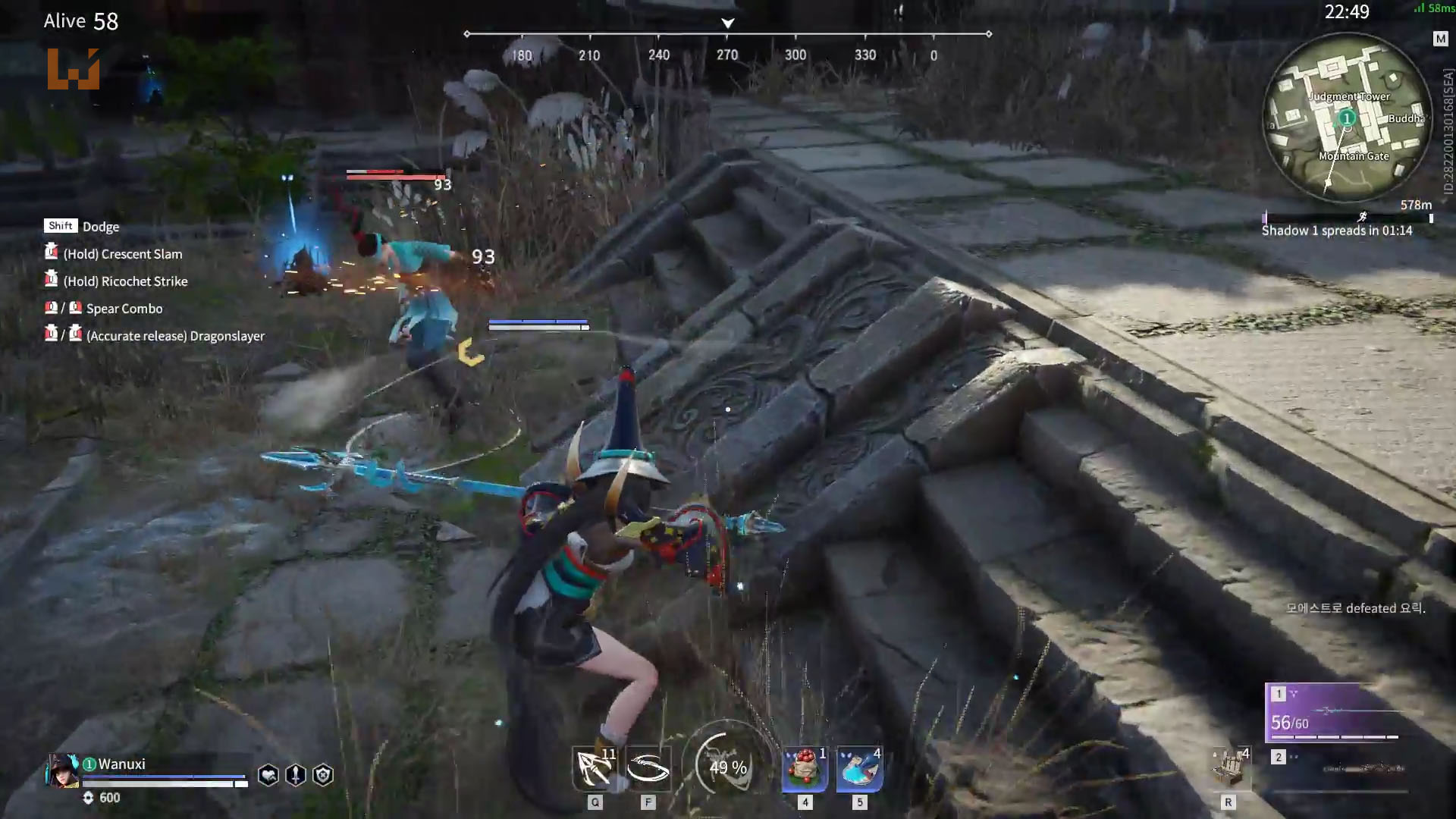The width and height of the screenshot is (1456, 819).
Task: Select the repair kit item slot
Action: pyautogui.click(x=1228, y=767)
